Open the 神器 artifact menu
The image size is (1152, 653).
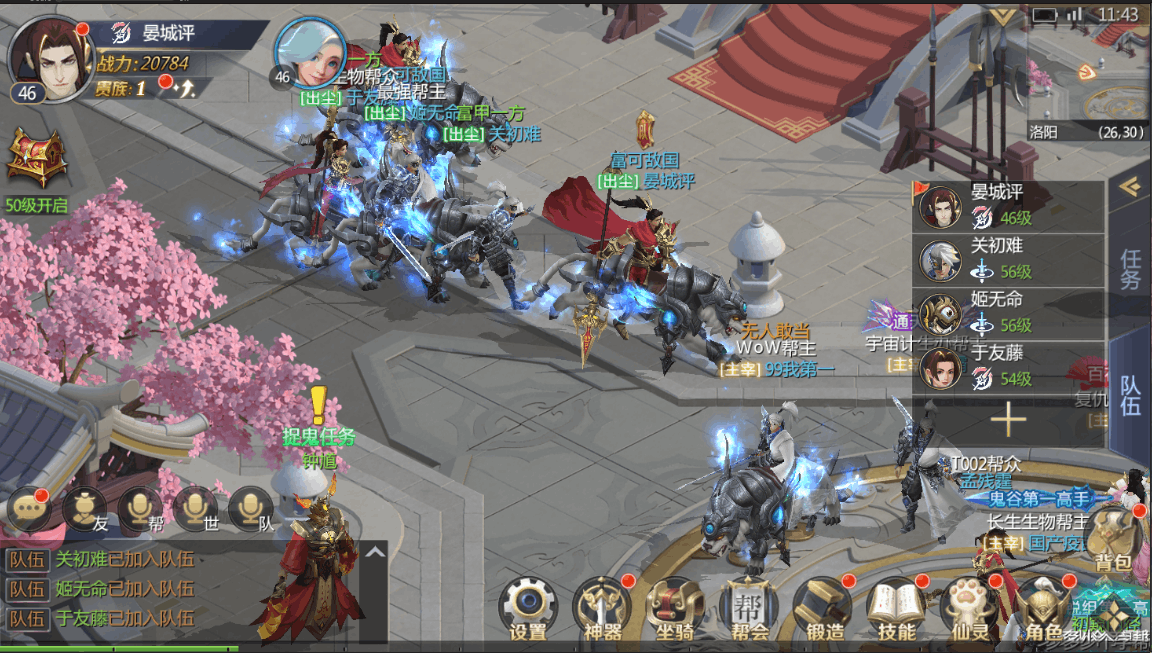coord(601,606)
